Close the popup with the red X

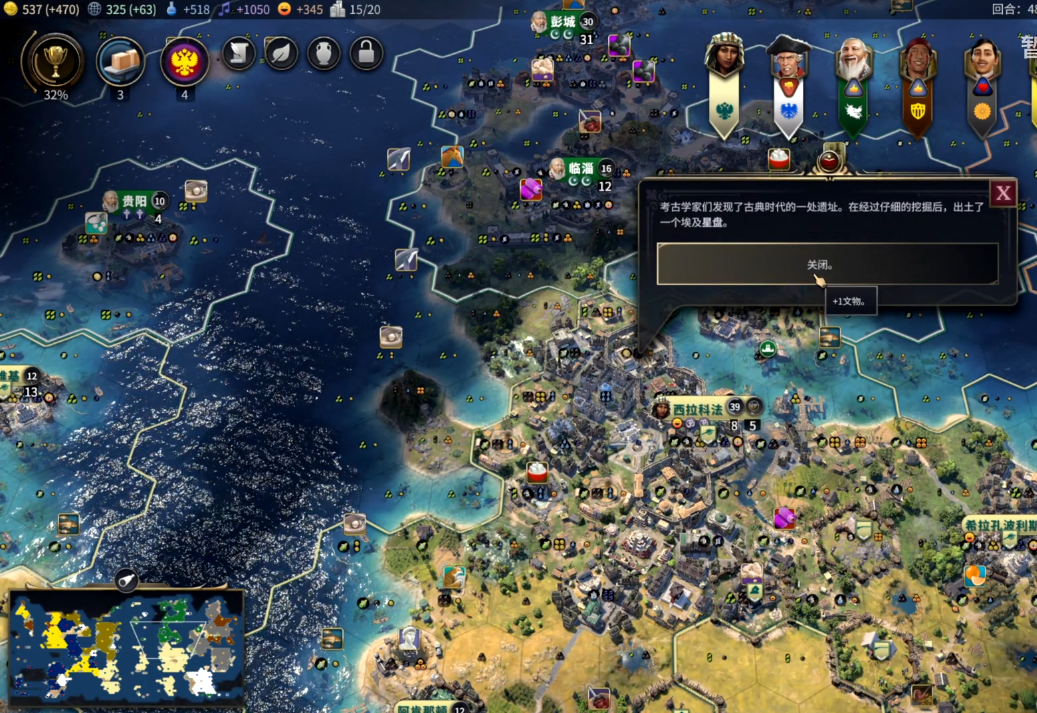(1002, 193)
